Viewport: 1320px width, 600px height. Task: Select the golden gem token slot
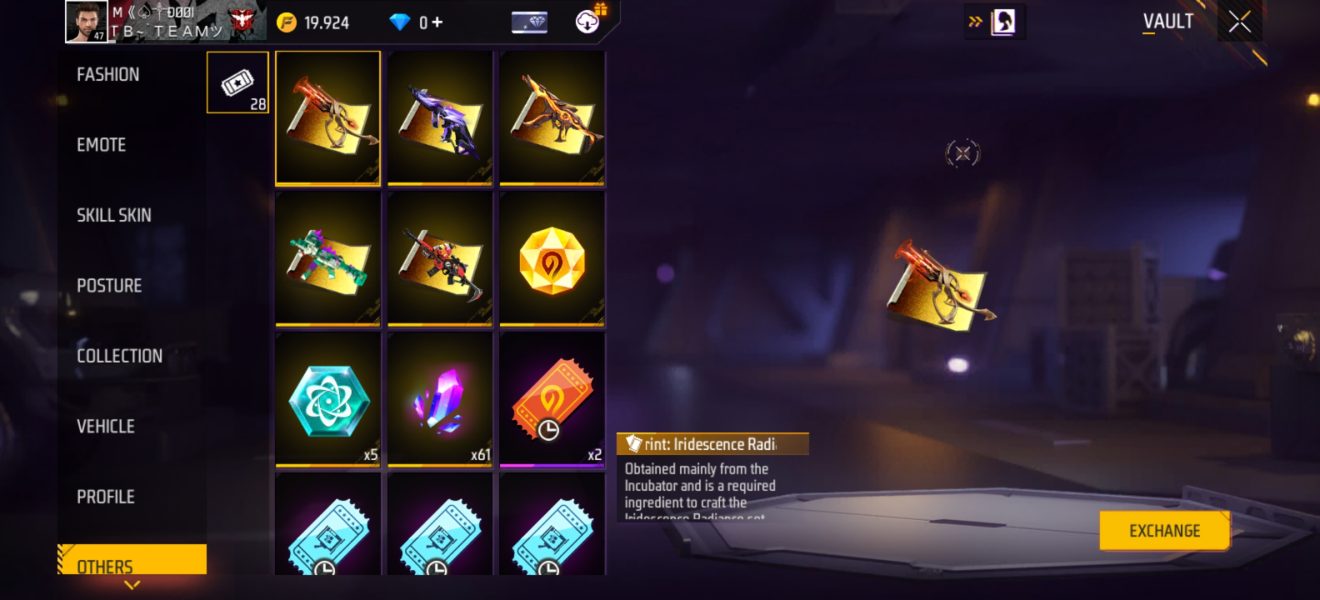click(x=552, y=257)
